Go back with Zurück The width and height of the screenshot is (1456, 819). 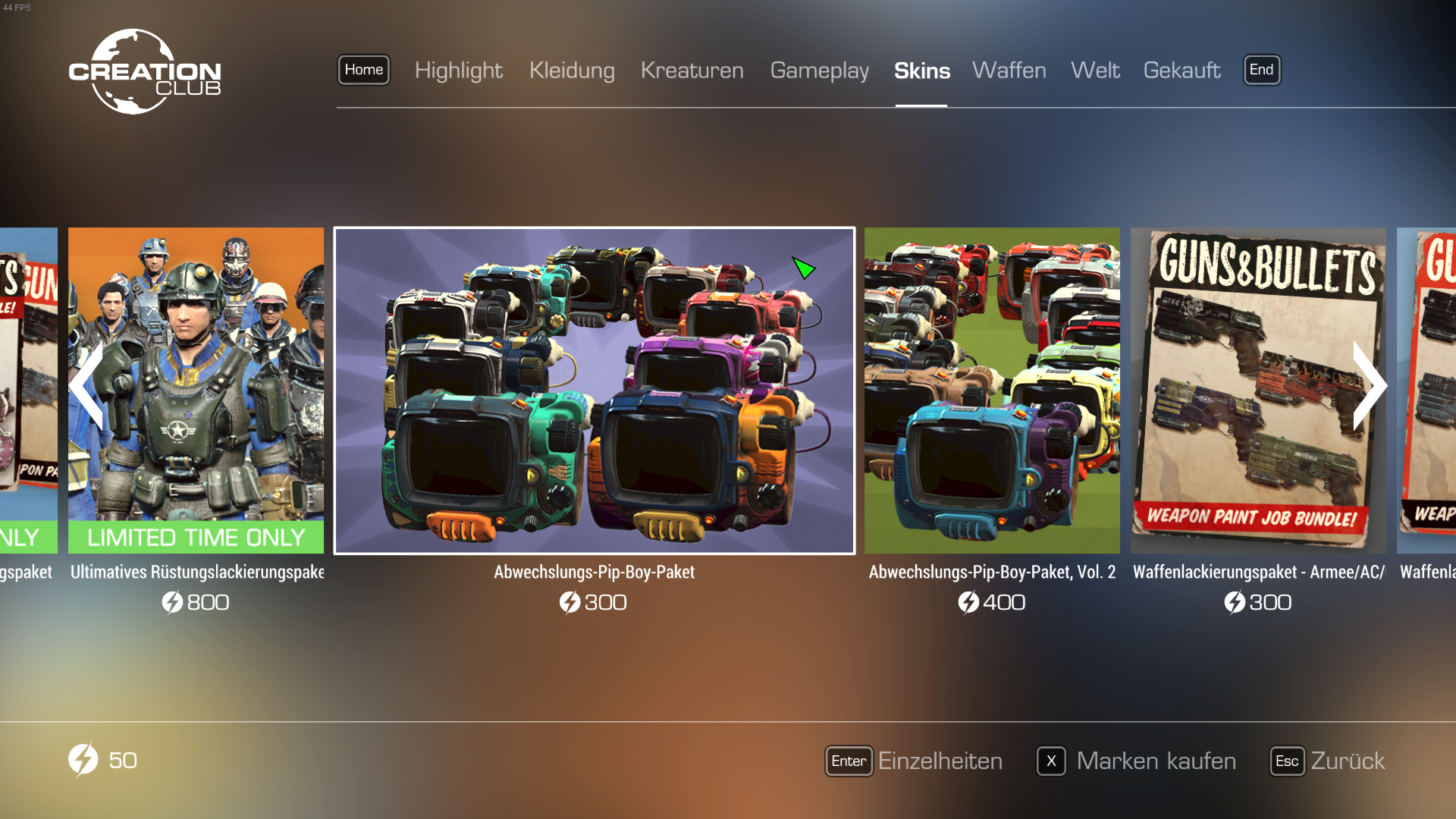[1327, 761]
